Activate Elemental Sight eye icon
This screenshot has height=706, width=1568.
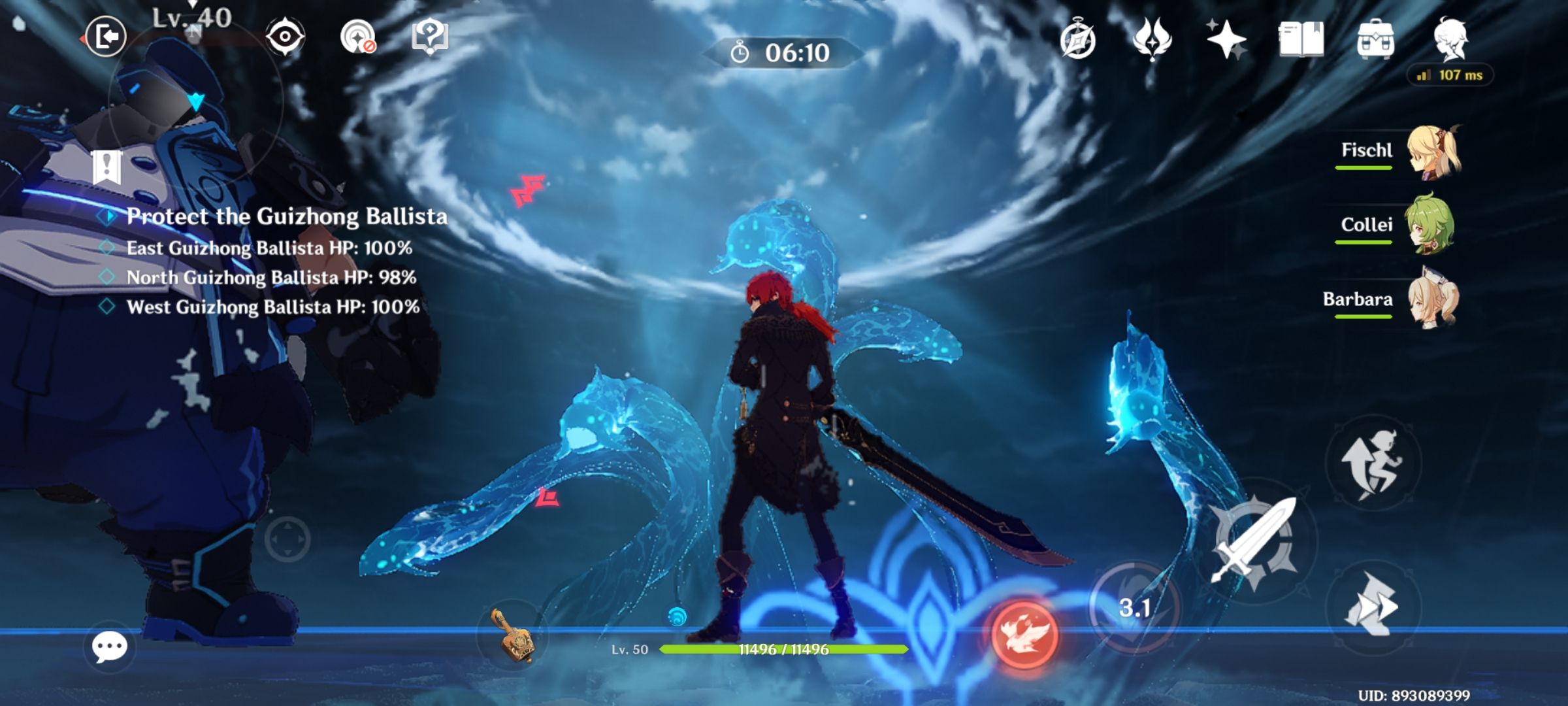[x=284, y=36]
